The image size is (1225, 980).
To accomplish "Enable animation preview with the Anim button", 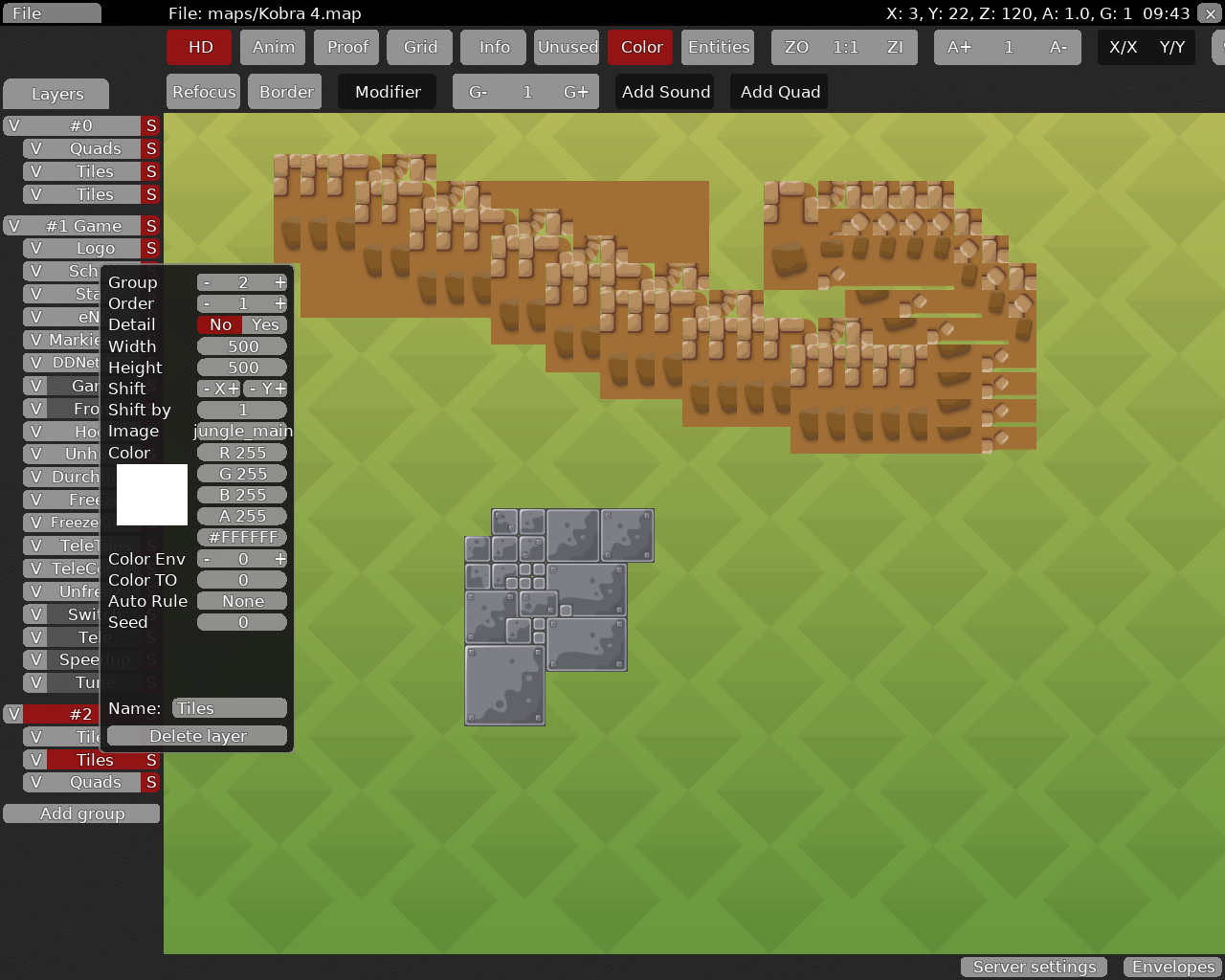I will pos(272,46).
